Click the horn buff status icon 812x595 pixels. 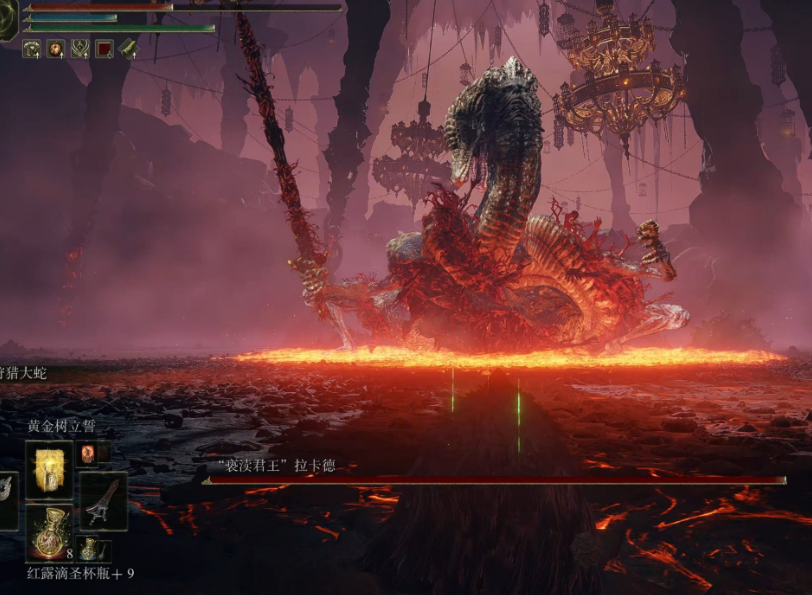click(x=128, y=48)
